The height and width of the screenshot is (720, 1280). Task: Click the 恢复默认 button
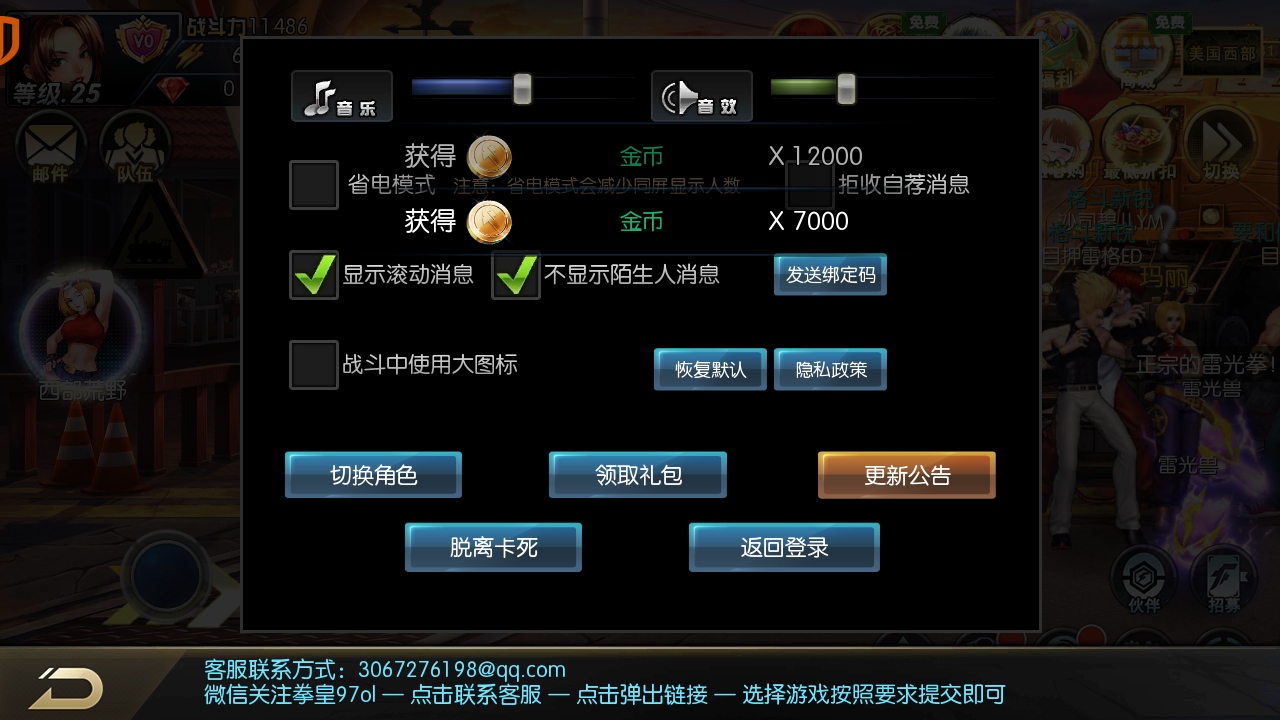[x=709, y=369]
